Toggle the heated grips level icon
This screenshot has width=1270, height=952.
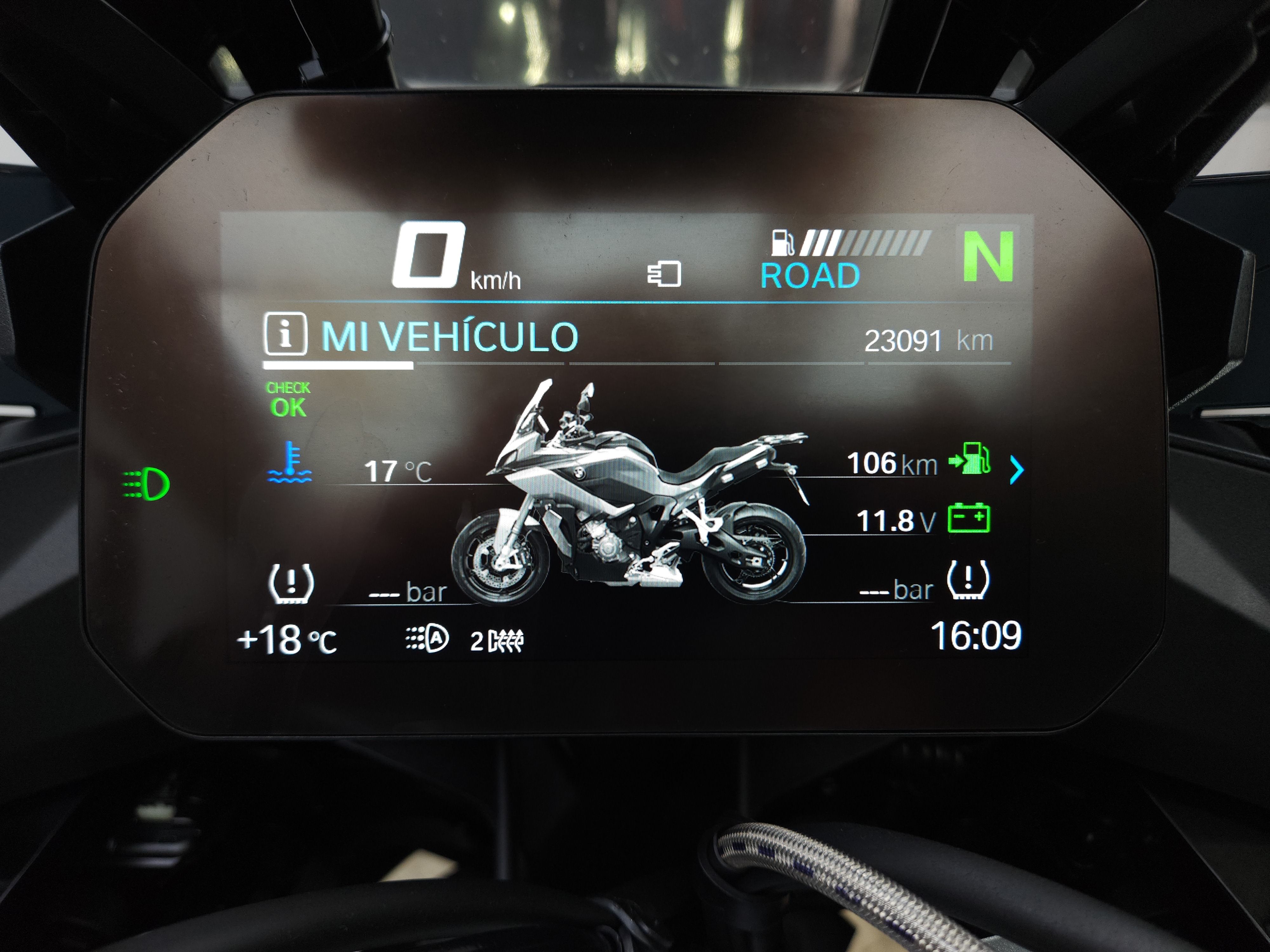497,641
